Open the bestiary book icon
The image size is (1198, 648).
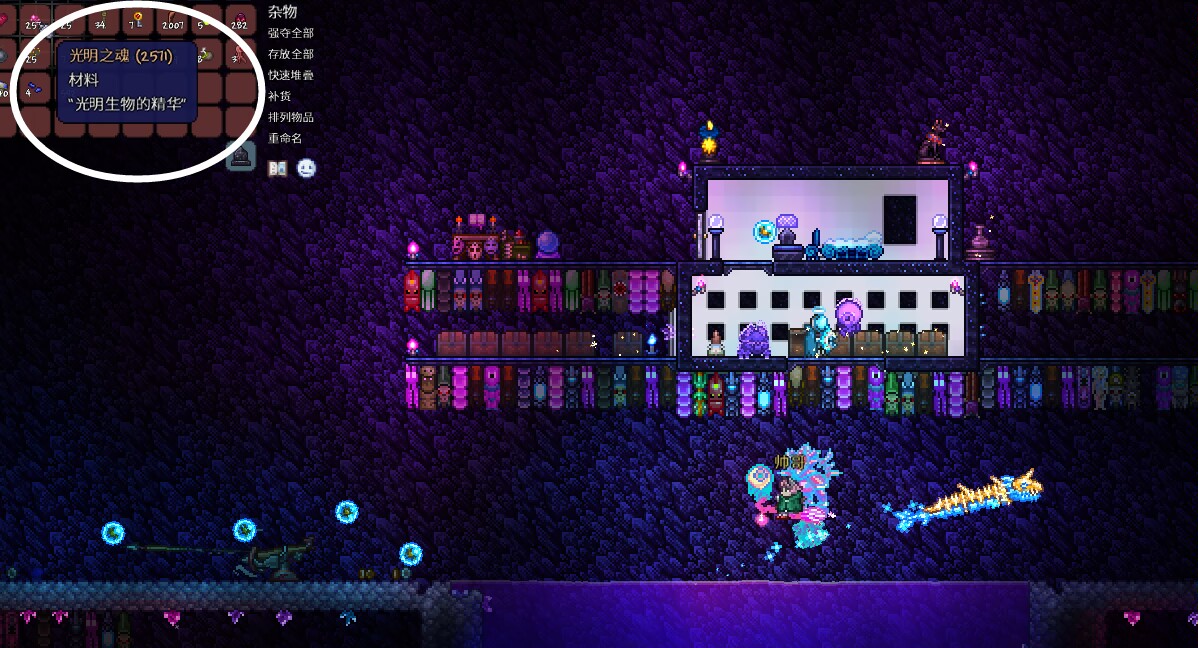point(278,168)
